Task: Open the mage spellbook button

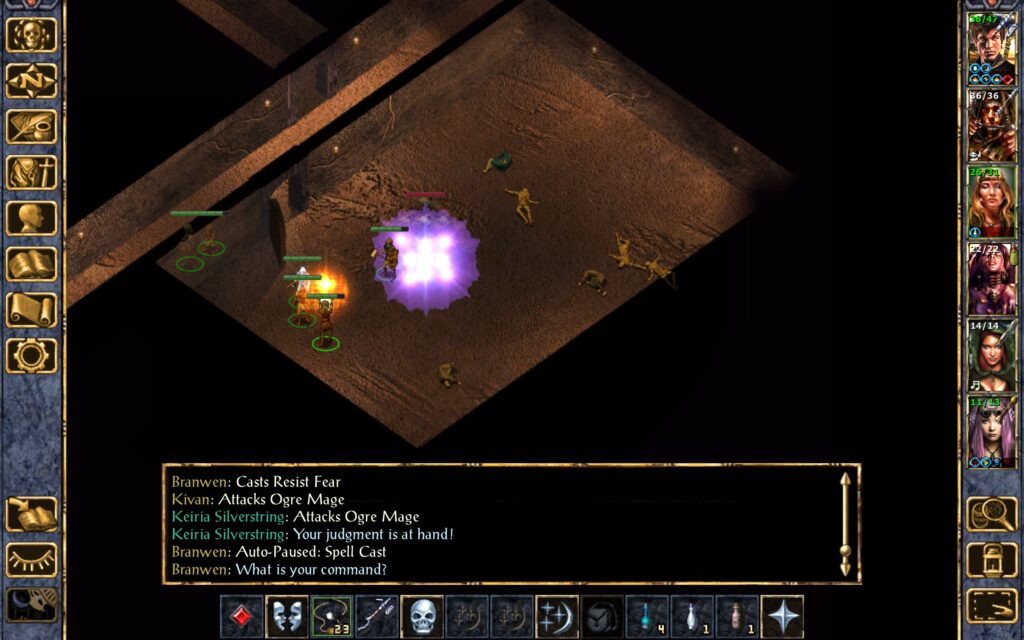Action: coord(31,265)
